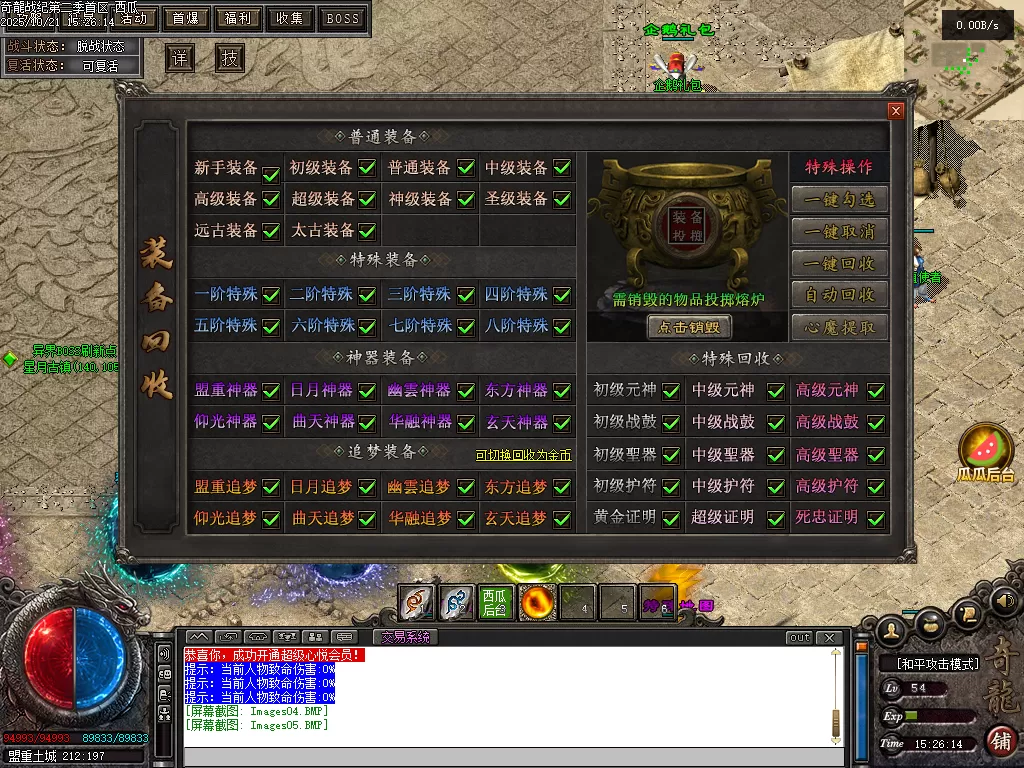Open the 心魔提取 extraction option
The height and width of the screenshot is (768, 1024).
[x=840, y=327]
